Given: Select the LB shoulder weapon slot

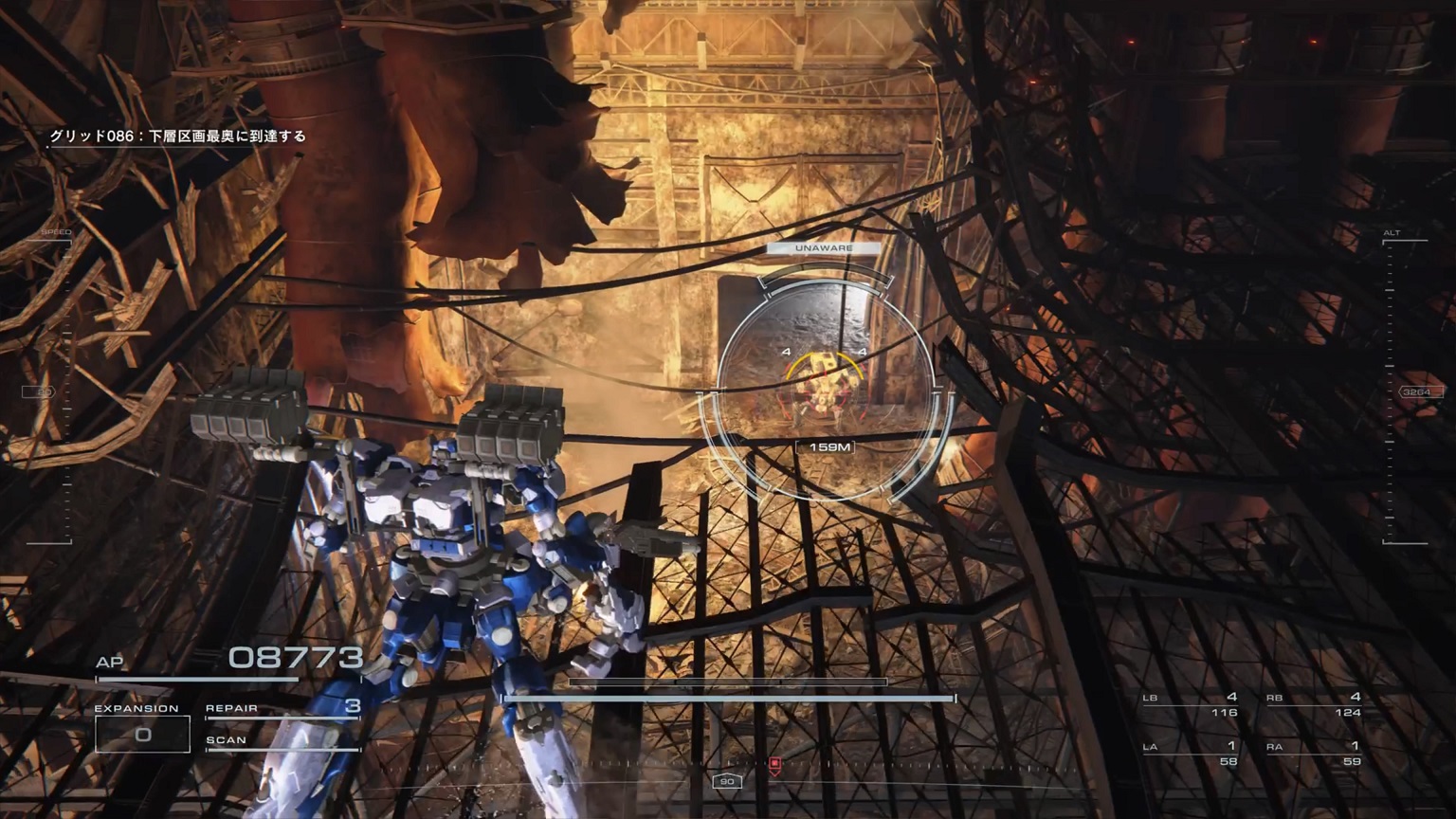Looking at the screenshot, I should [x=1191, y=705].
